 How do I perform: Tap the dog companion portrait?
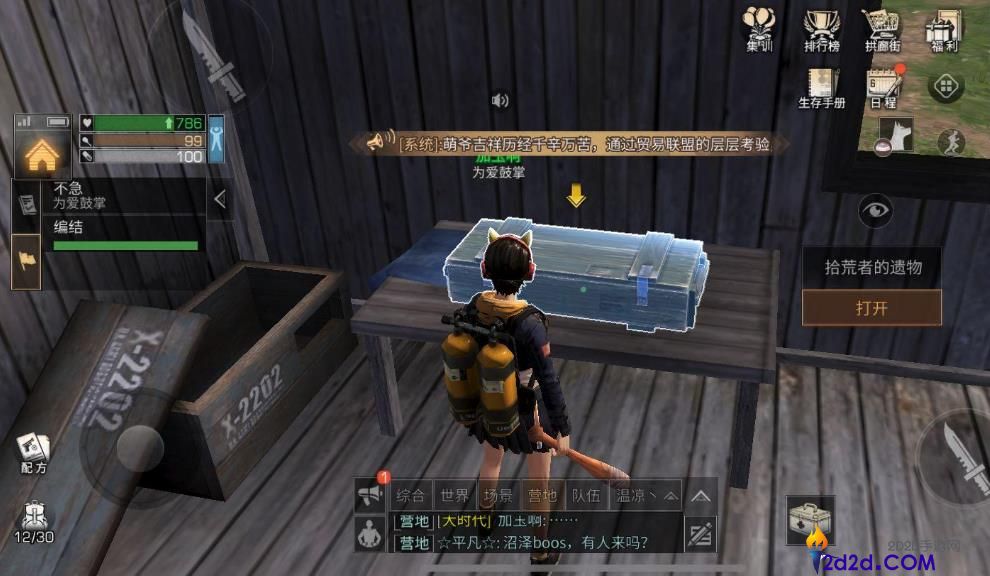click(x=895, y=134)
